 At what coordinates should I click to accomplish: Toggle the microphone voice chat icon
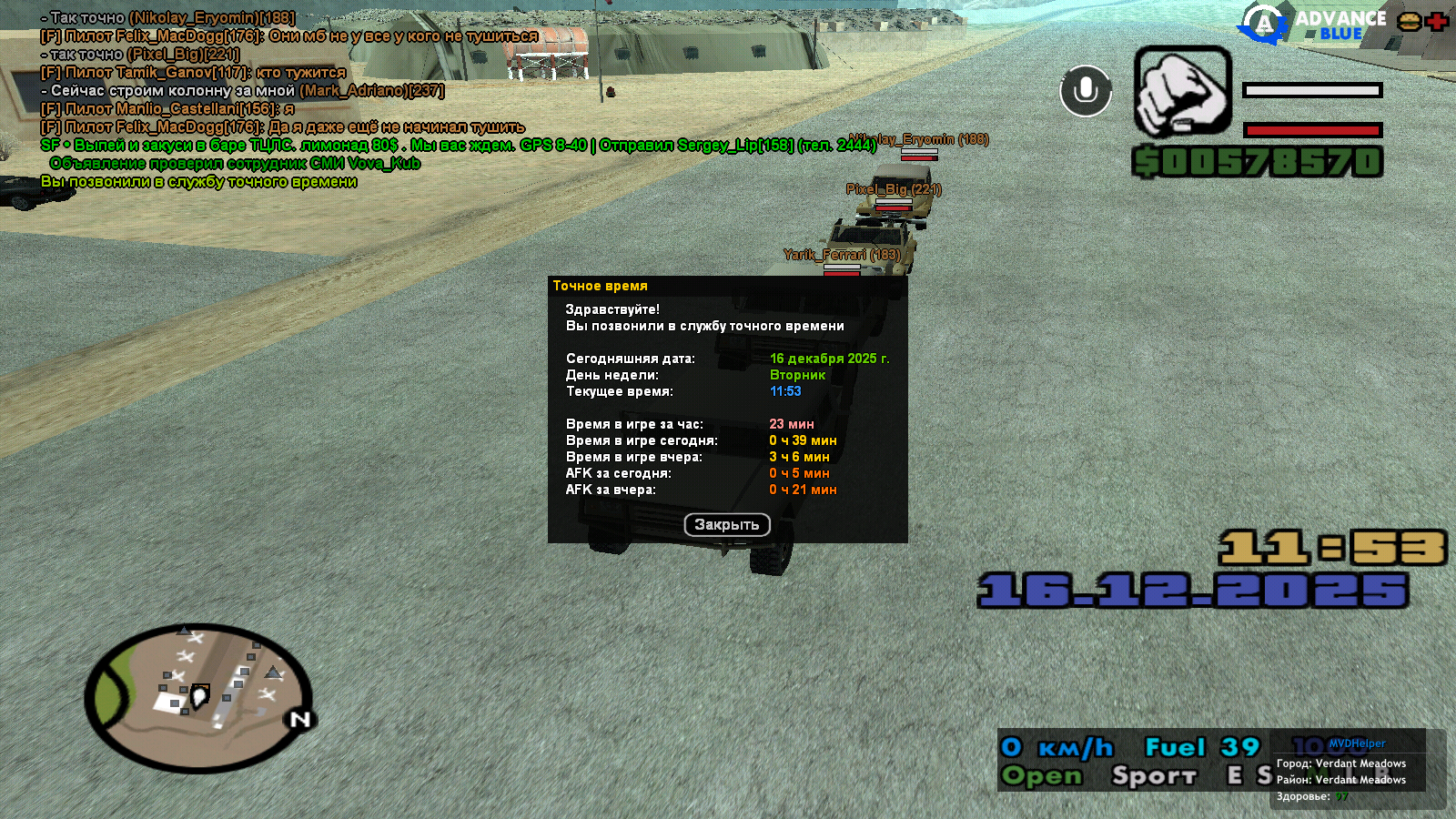(1085, 91)
